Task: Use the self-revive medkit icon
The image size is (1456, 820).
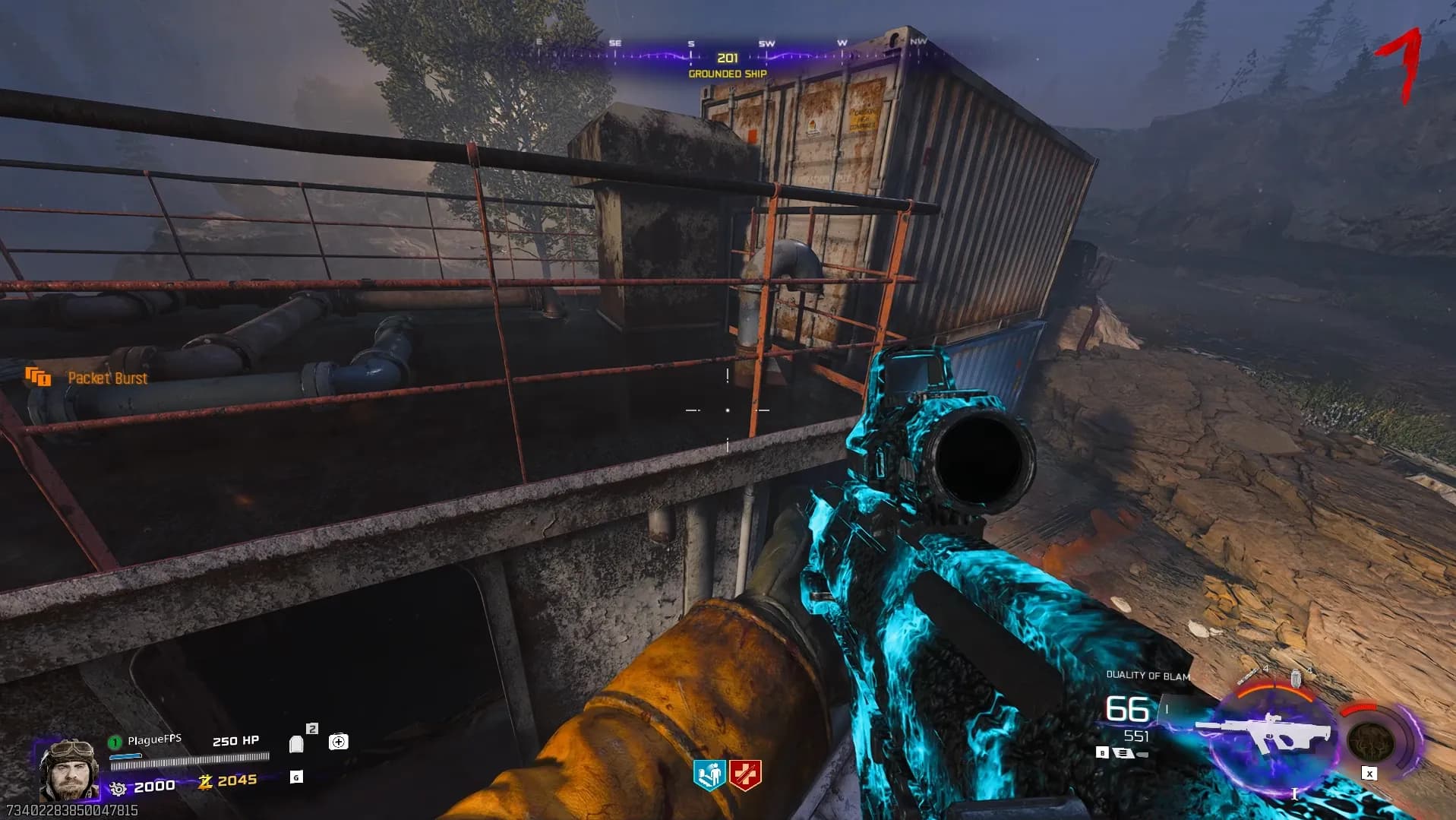Action: [339, 742]
